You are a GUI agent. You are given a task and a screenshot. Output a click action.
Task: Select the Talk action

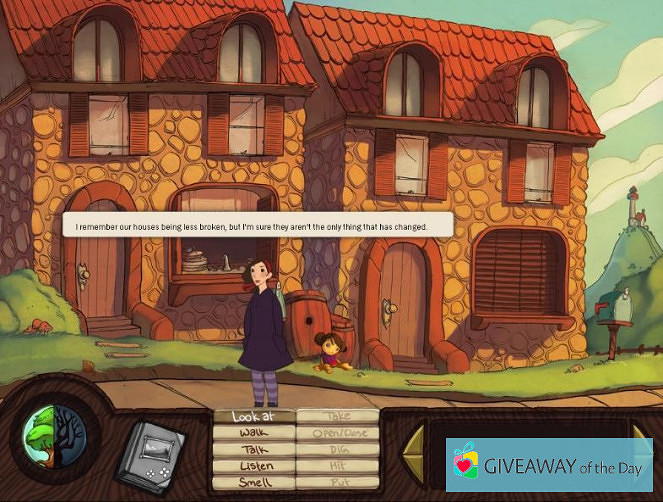[x=254, y=450]
